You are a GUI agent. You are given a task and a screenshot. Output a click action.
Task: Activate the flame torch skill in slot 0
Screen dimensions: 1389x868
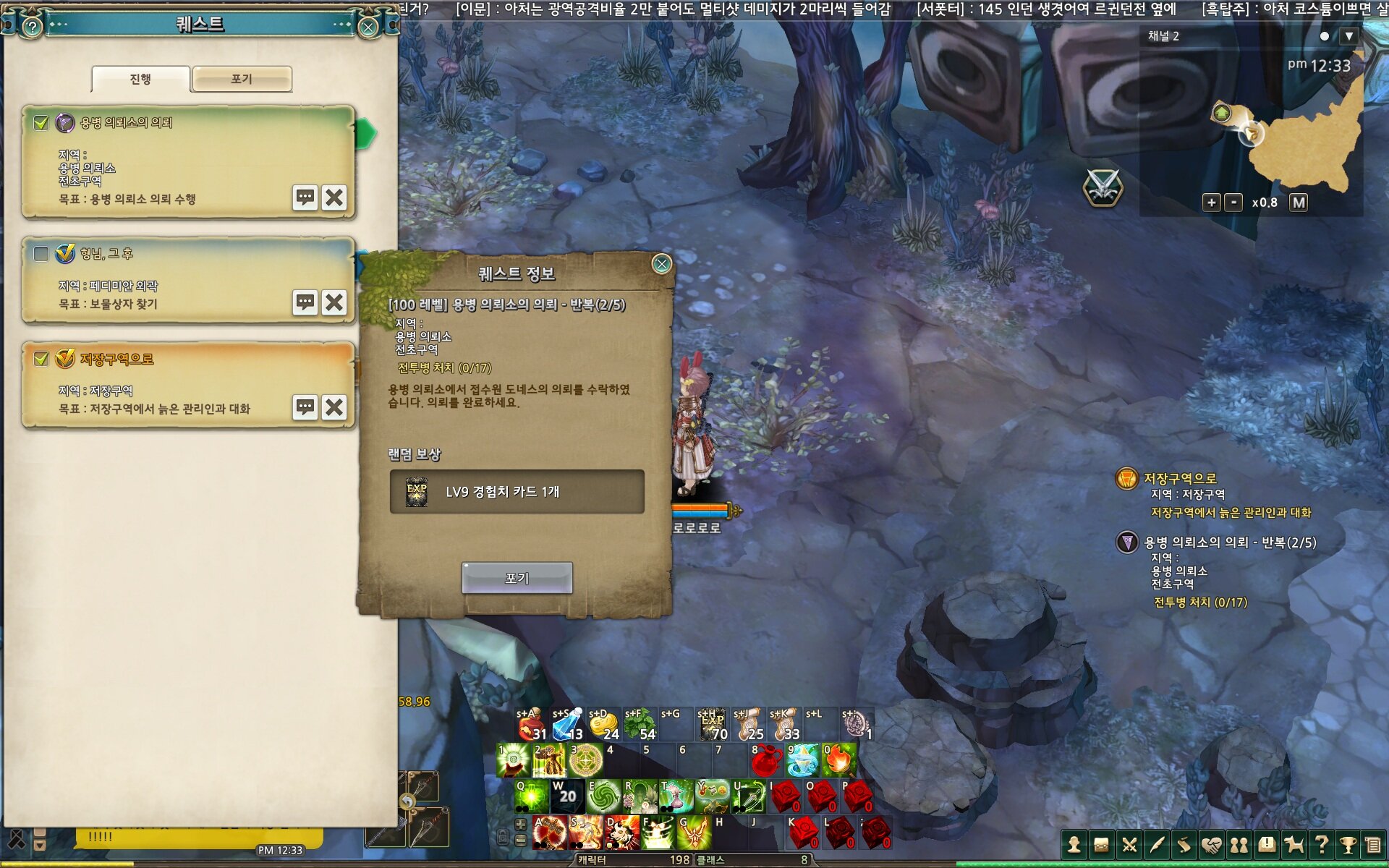click(838, 760)
